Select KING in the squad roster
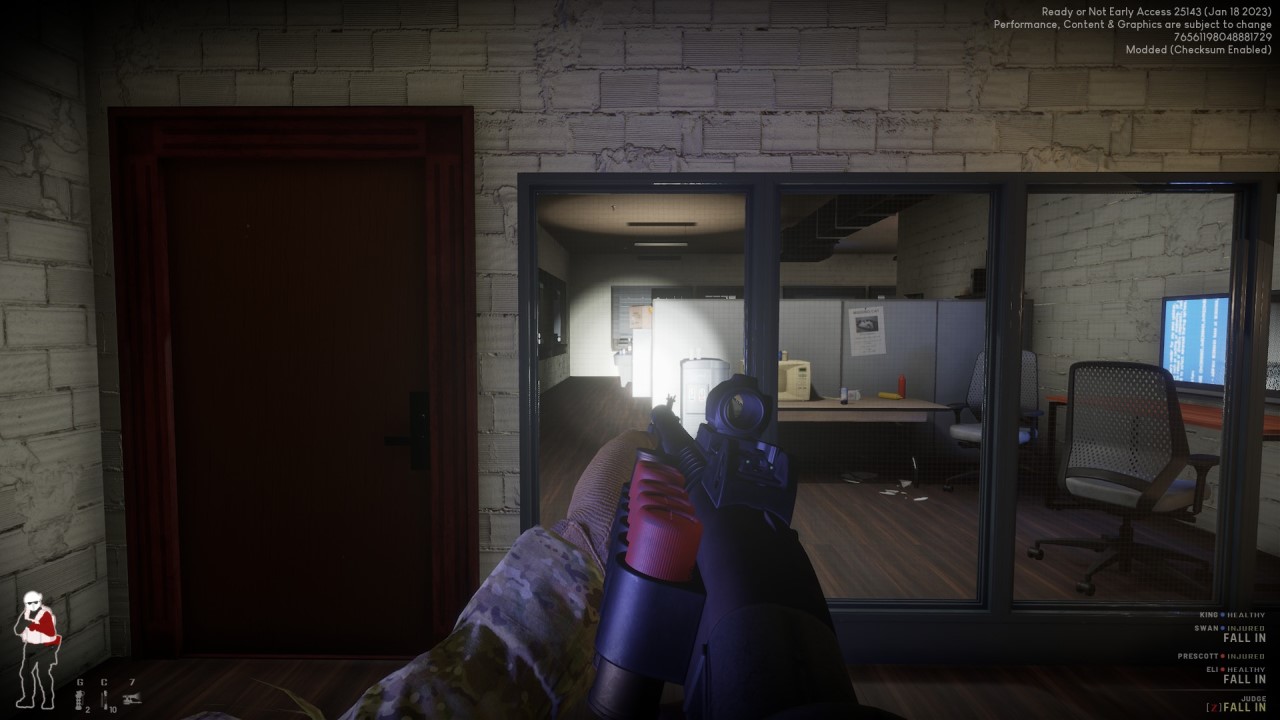This screenshot has height=720, width=1280. click(x=1210, y=614)
